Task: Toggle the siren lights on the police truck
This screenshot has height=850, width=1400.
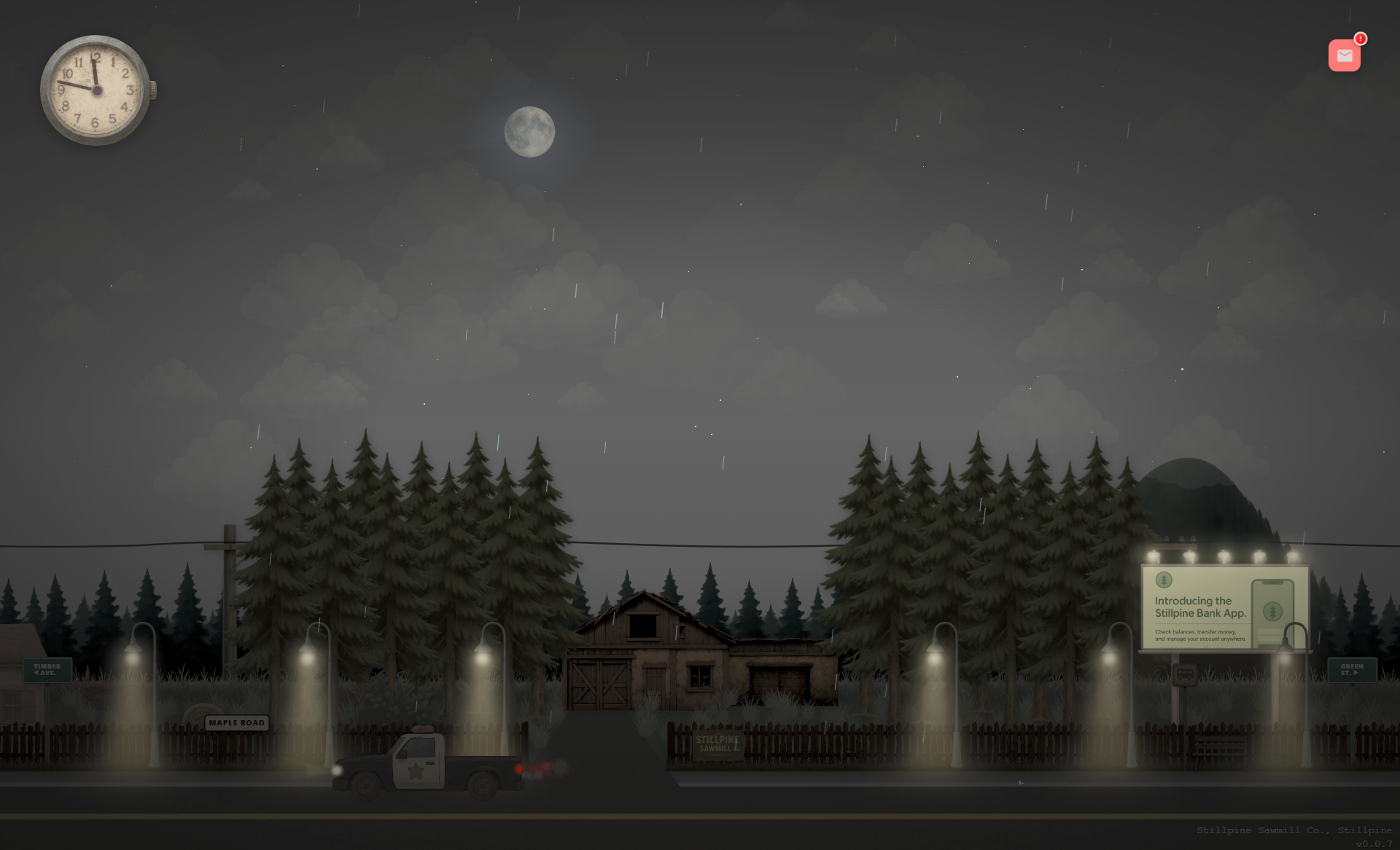Action: pos(421,728)
